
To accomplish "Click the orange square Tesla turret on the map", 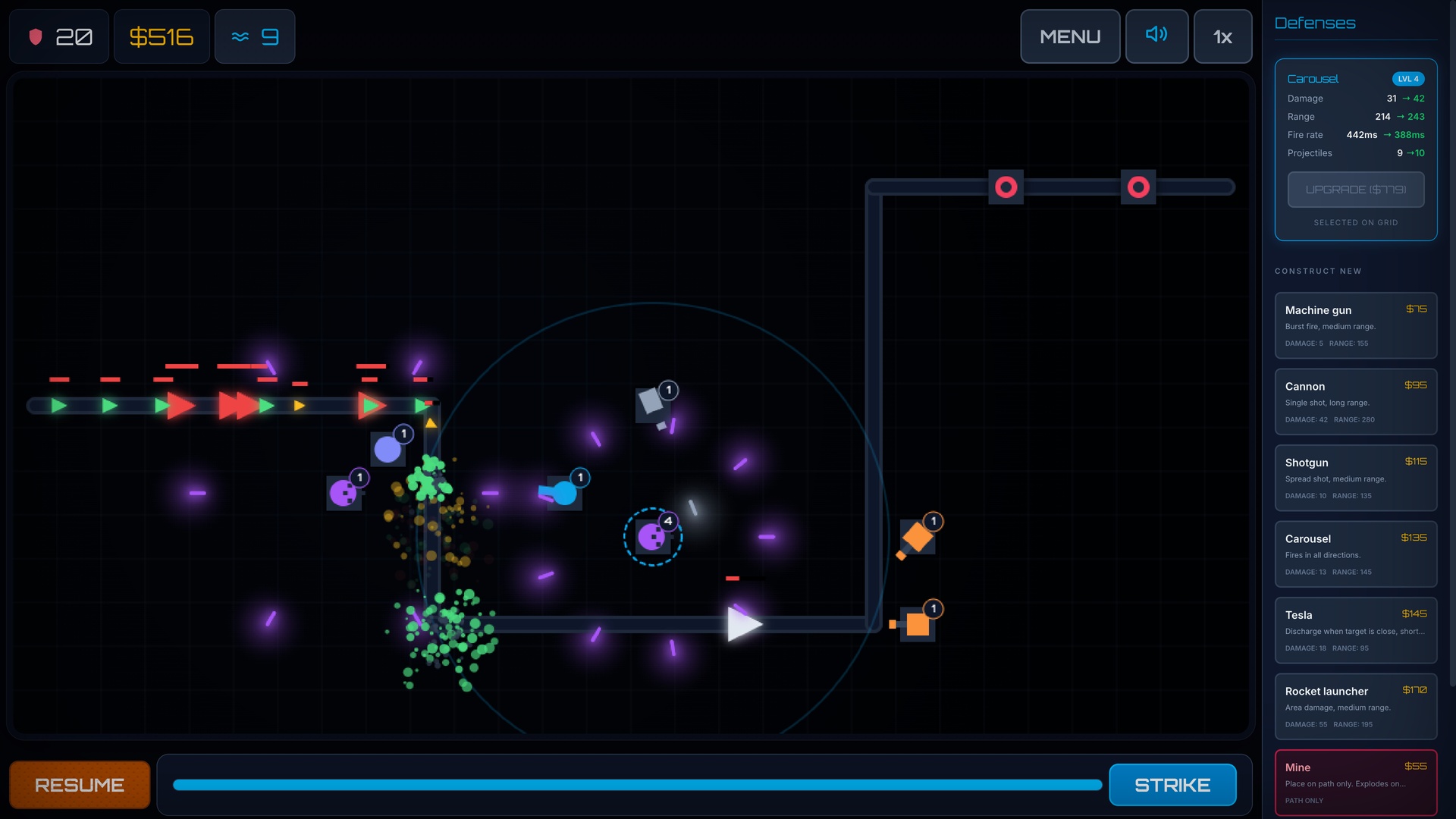I will pyautogui.click(x=918, y=623).
